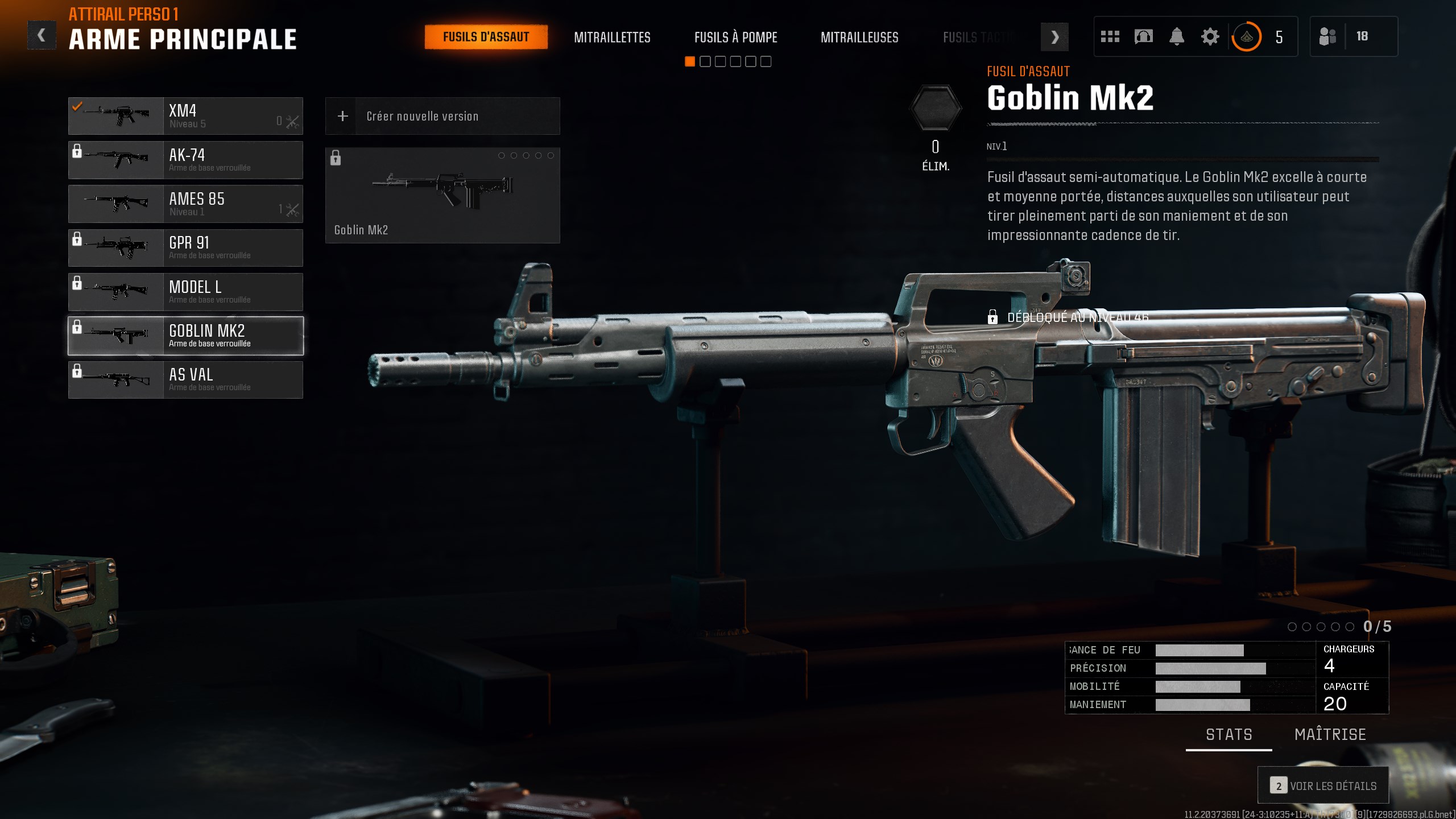Expand the next weapon categories with right arrow
This screenshot has height=819, width=1456.
coord(1055,37)
